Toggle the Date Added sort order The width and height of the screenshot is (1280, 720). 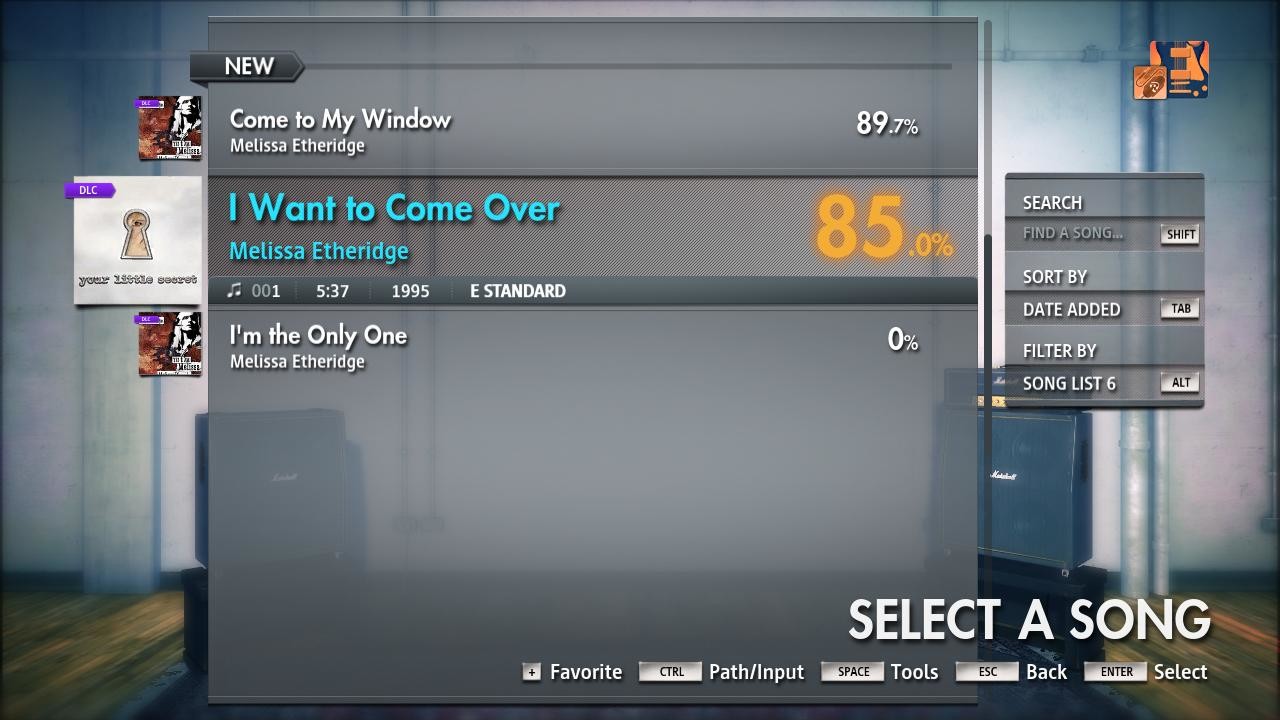pyautogui.click(x=1073, y=309)
